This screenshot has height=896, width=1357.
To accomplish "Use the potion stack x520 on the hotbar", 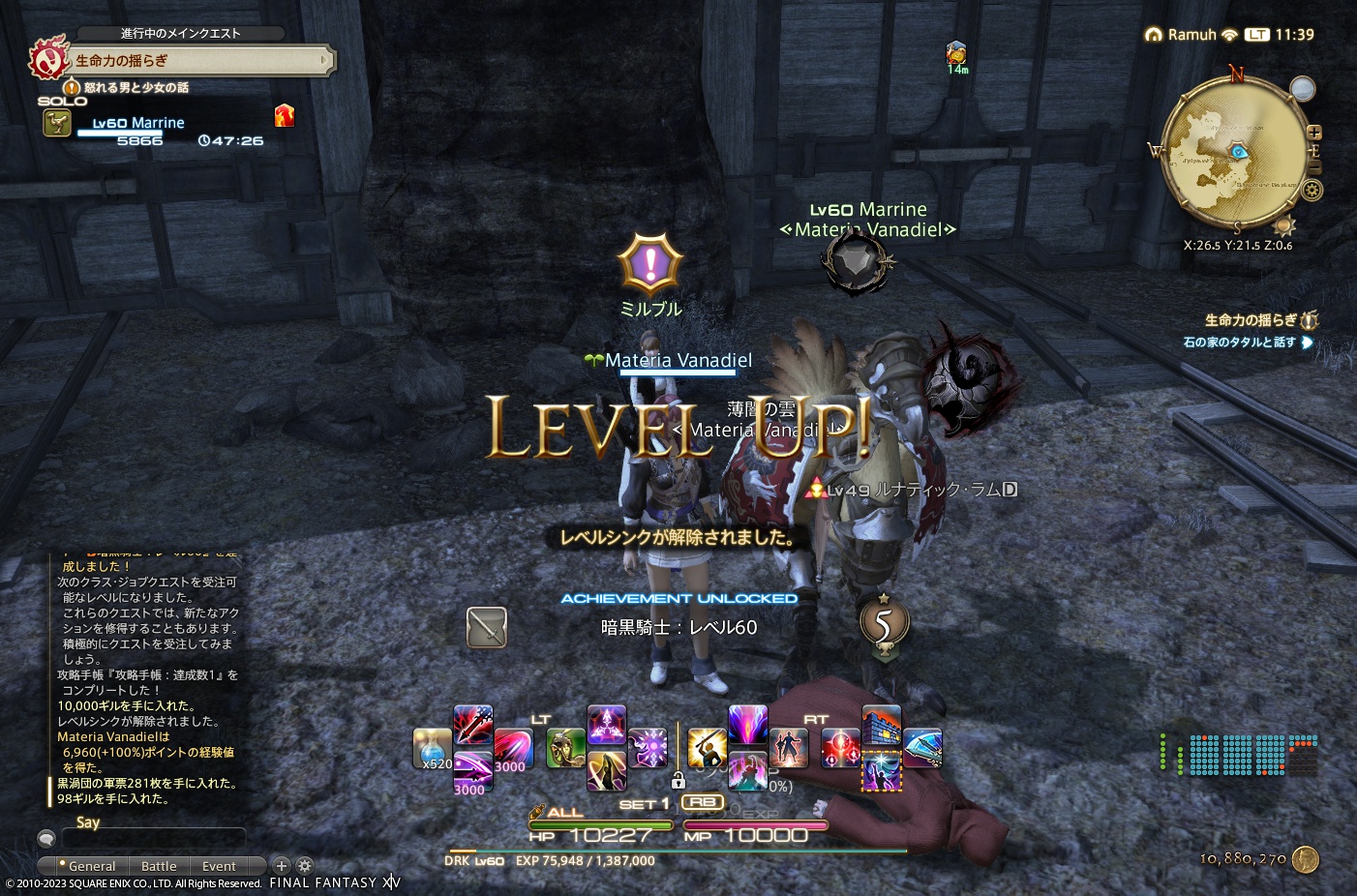I will click(432, 749).
